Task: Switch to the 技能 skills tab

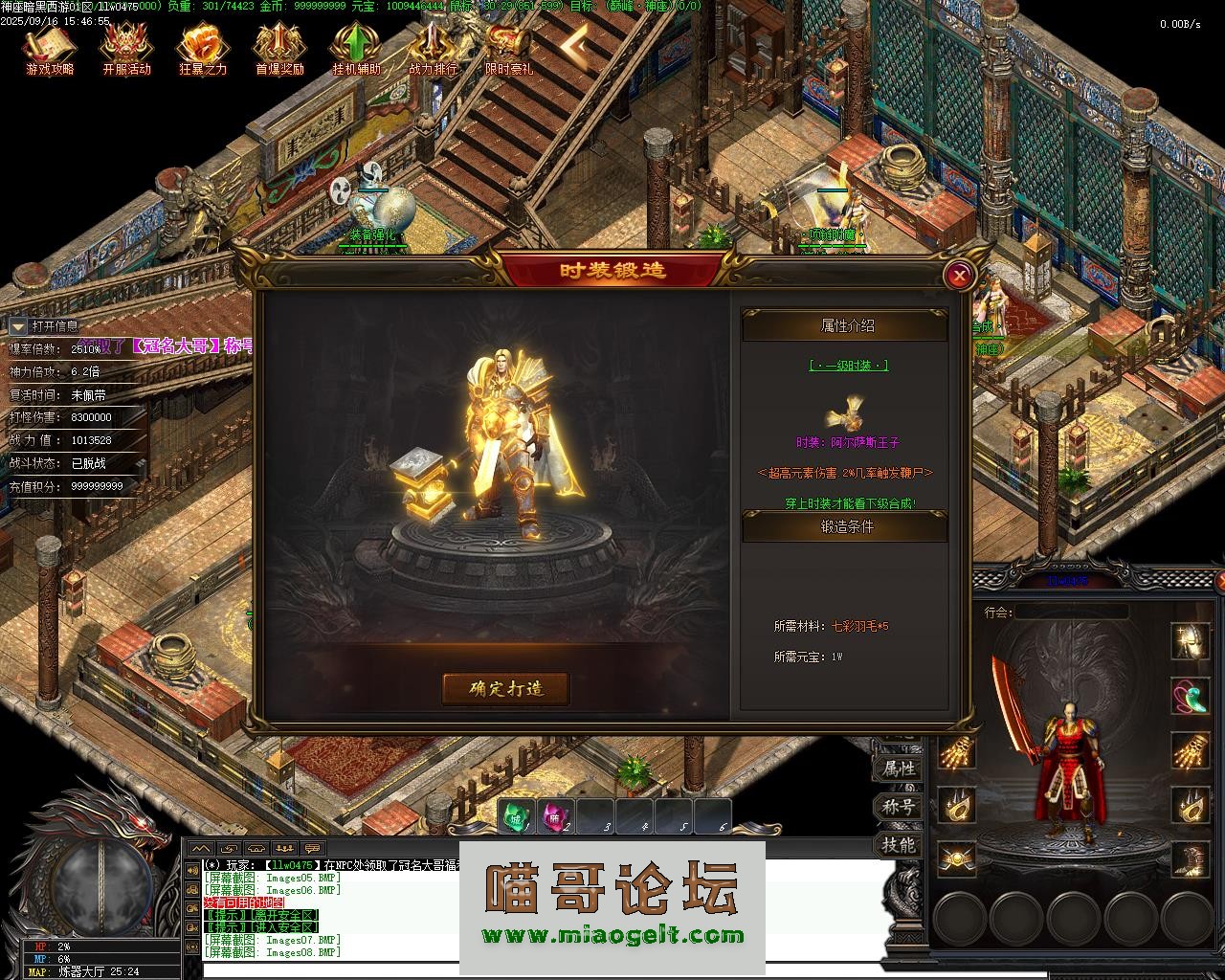Action: coord(899,845)
